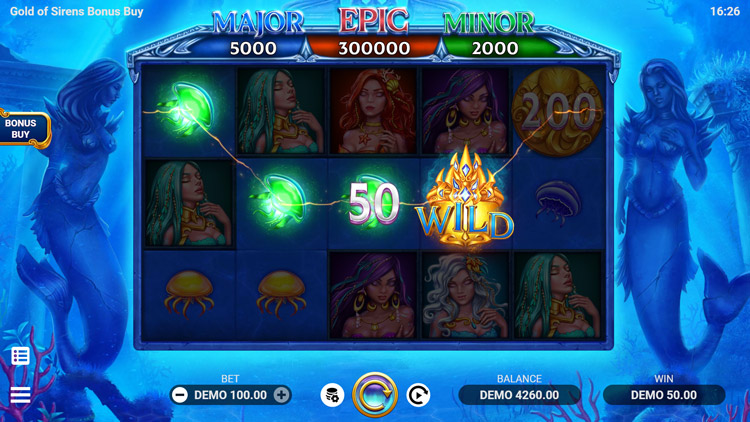Increase the bet with the plus button
750x422 pixels.
tap(282, 395)
